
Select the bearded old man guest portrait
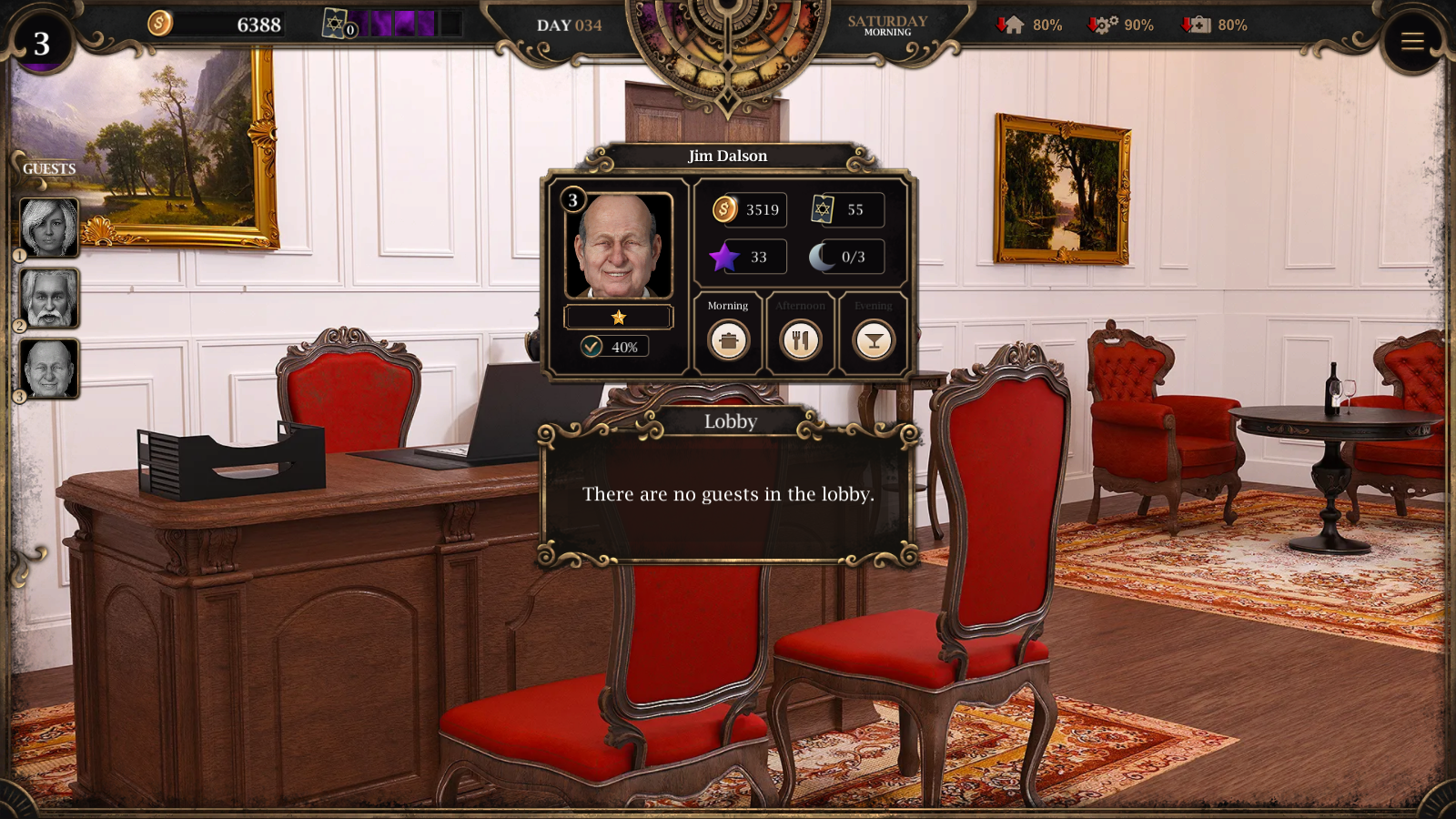coord(49,298)
